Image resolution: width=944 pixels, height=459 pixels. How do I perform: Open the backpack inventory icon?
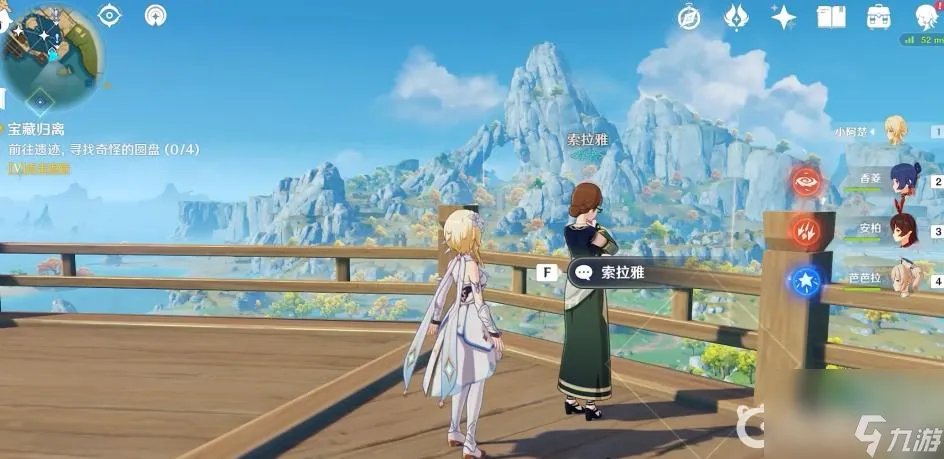[x=879, y=16]
